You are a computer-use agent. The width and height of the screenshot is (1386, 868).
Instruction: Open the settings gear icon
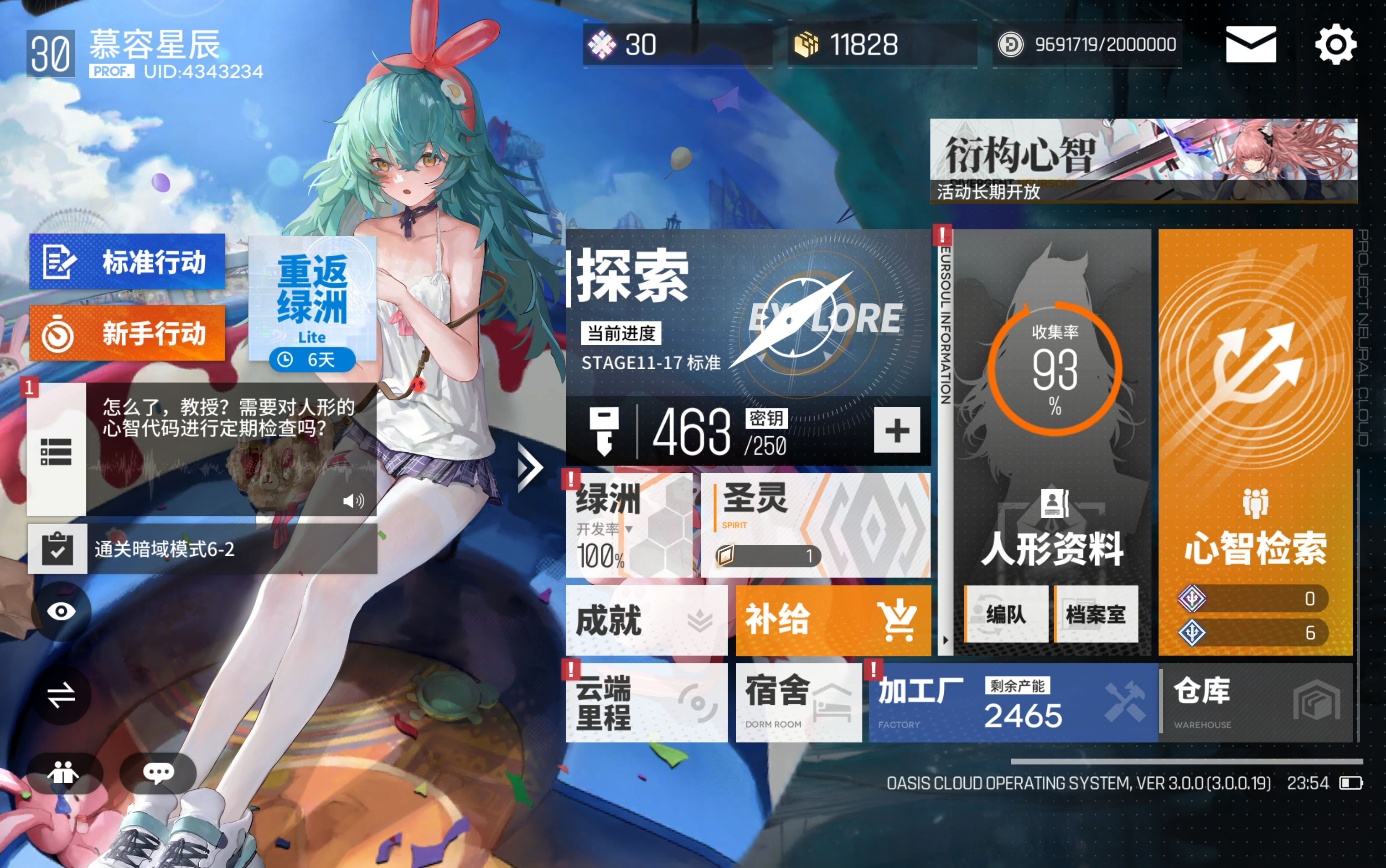tap(1336, 44)
